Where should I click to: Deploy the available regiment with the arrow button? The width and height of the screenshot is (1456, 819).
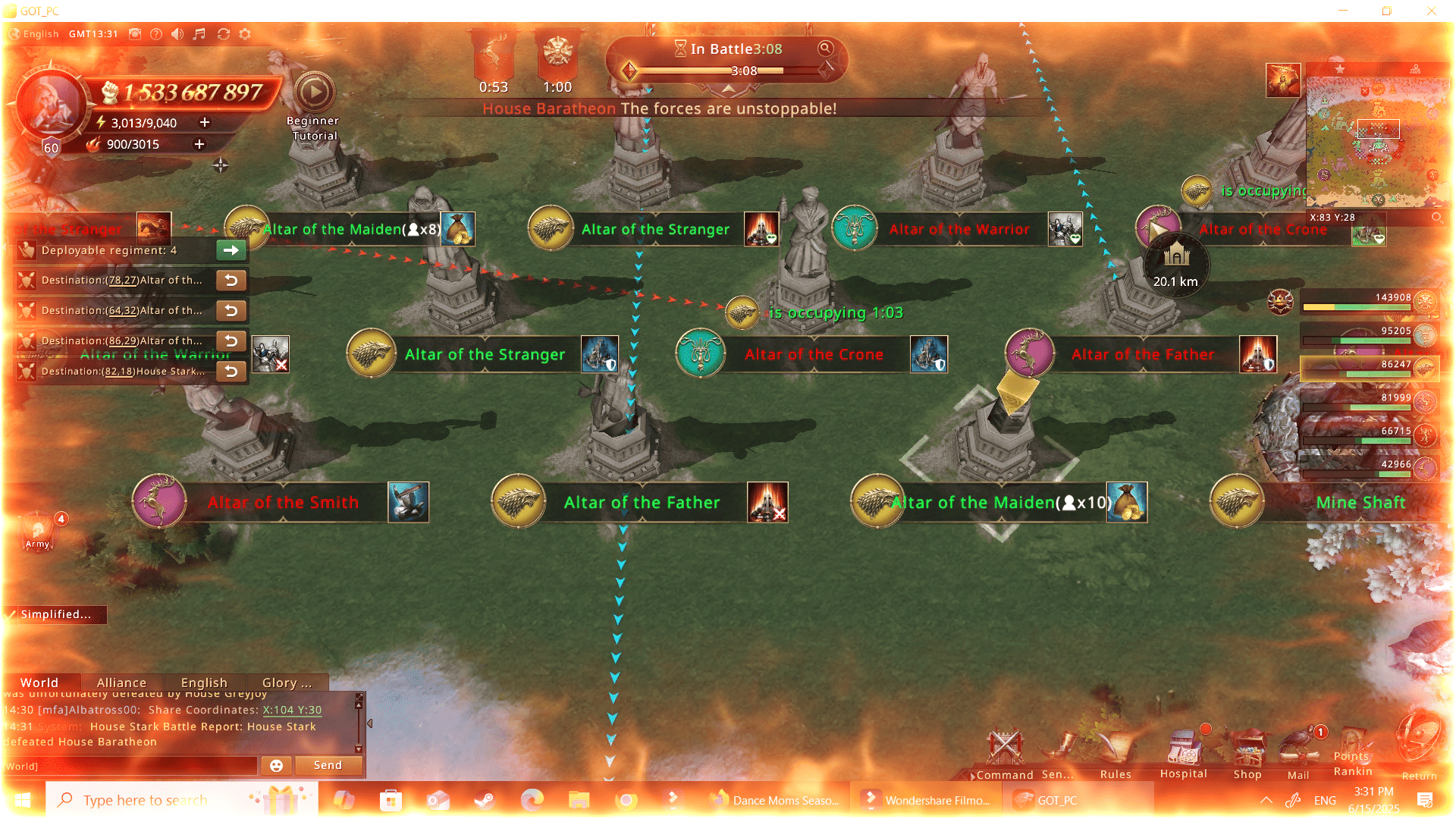point(231,250)
